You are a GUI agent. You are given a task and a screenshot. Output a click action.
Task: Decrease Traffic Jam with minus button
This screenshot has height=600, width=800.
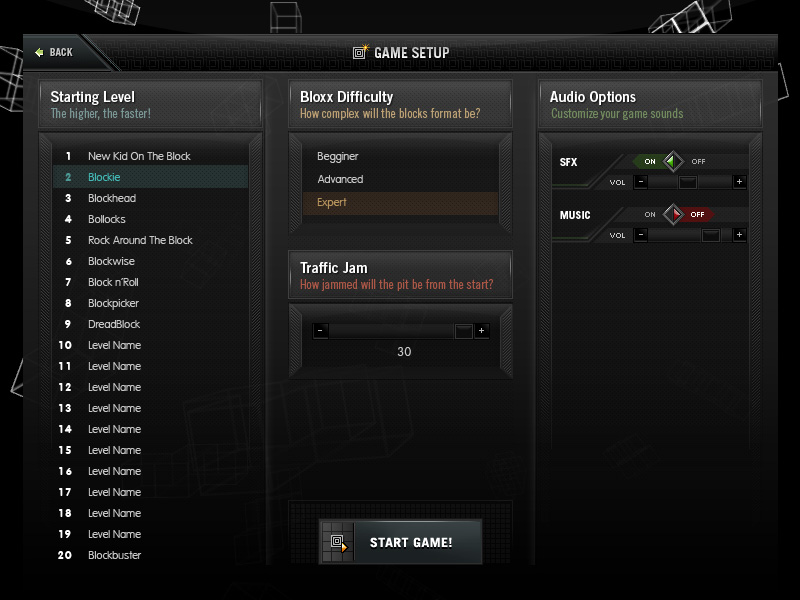click(320, 331)
